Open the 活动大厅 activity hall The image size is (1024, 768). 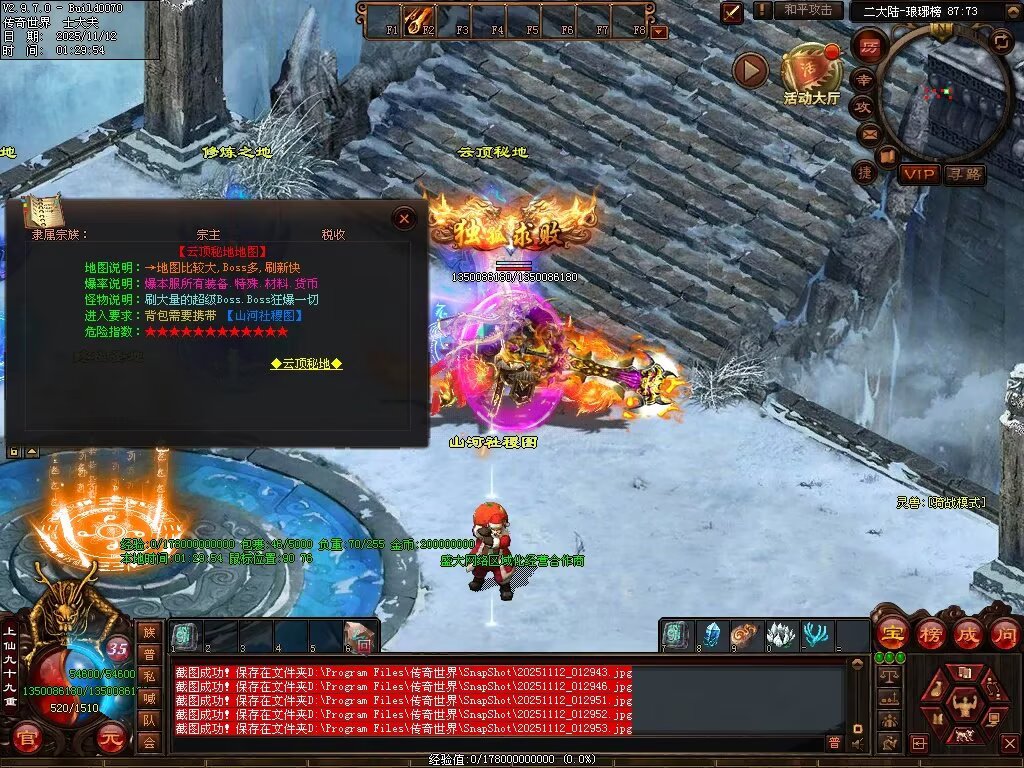coord(811,76)
